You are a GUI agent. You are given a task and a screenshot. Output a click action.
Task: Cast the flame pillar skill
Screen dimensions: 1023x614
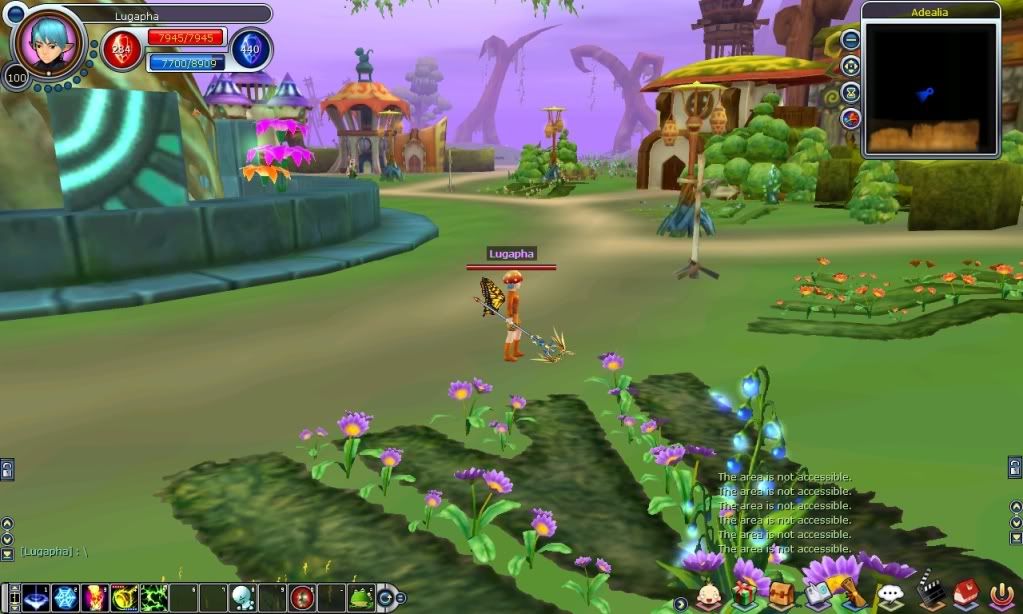[95, 597]
